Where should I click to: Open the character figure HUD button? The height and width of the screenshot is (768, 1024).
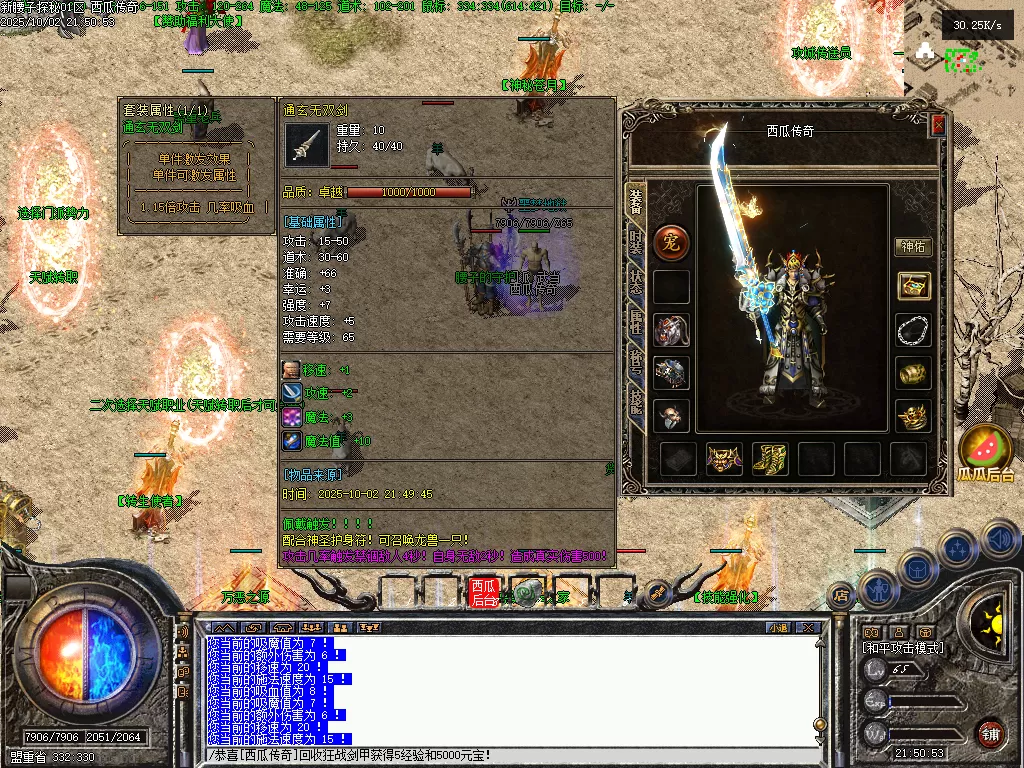click(x=879, y=590)
